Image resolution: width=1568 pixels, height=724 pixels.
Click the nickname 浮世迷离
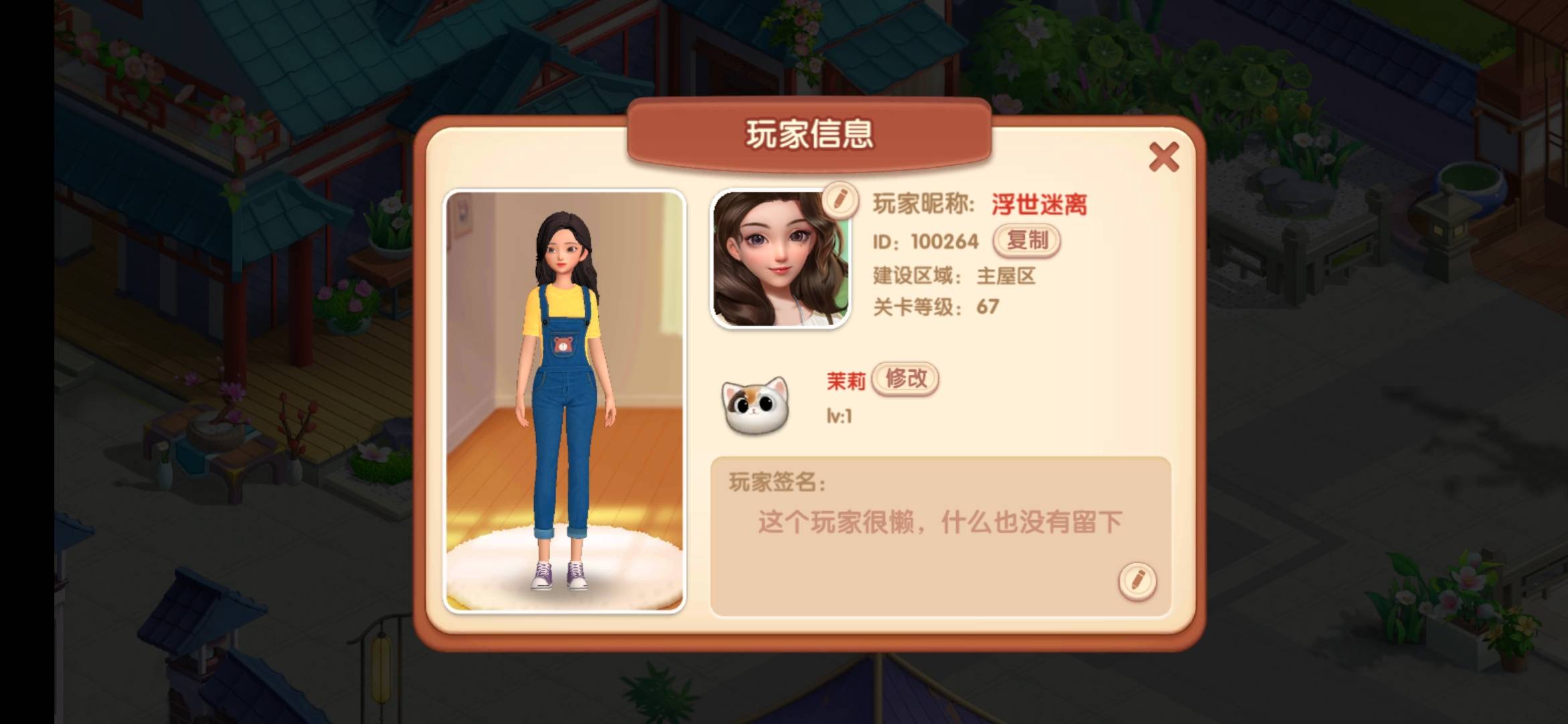(x=1039, y=204)
